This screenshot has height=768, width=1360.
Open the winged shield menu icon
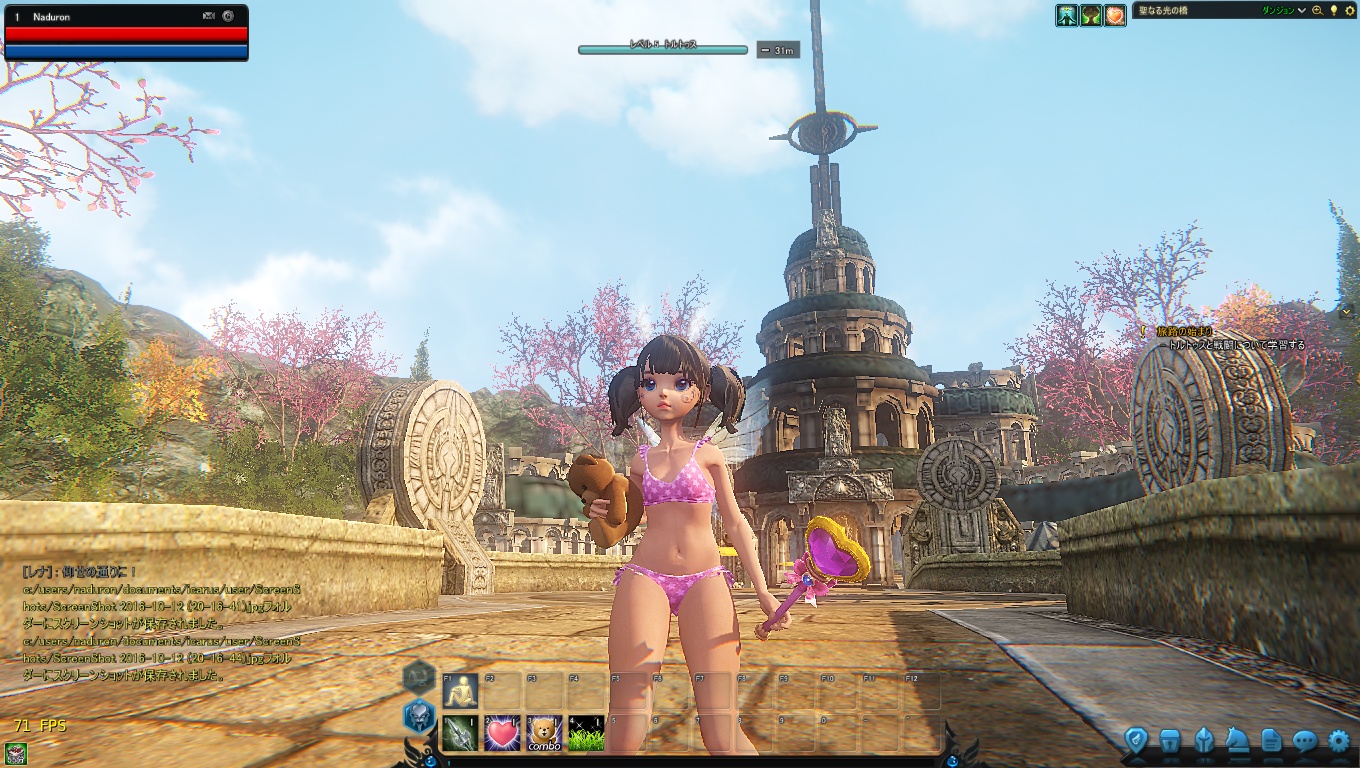coord(1135,740)
